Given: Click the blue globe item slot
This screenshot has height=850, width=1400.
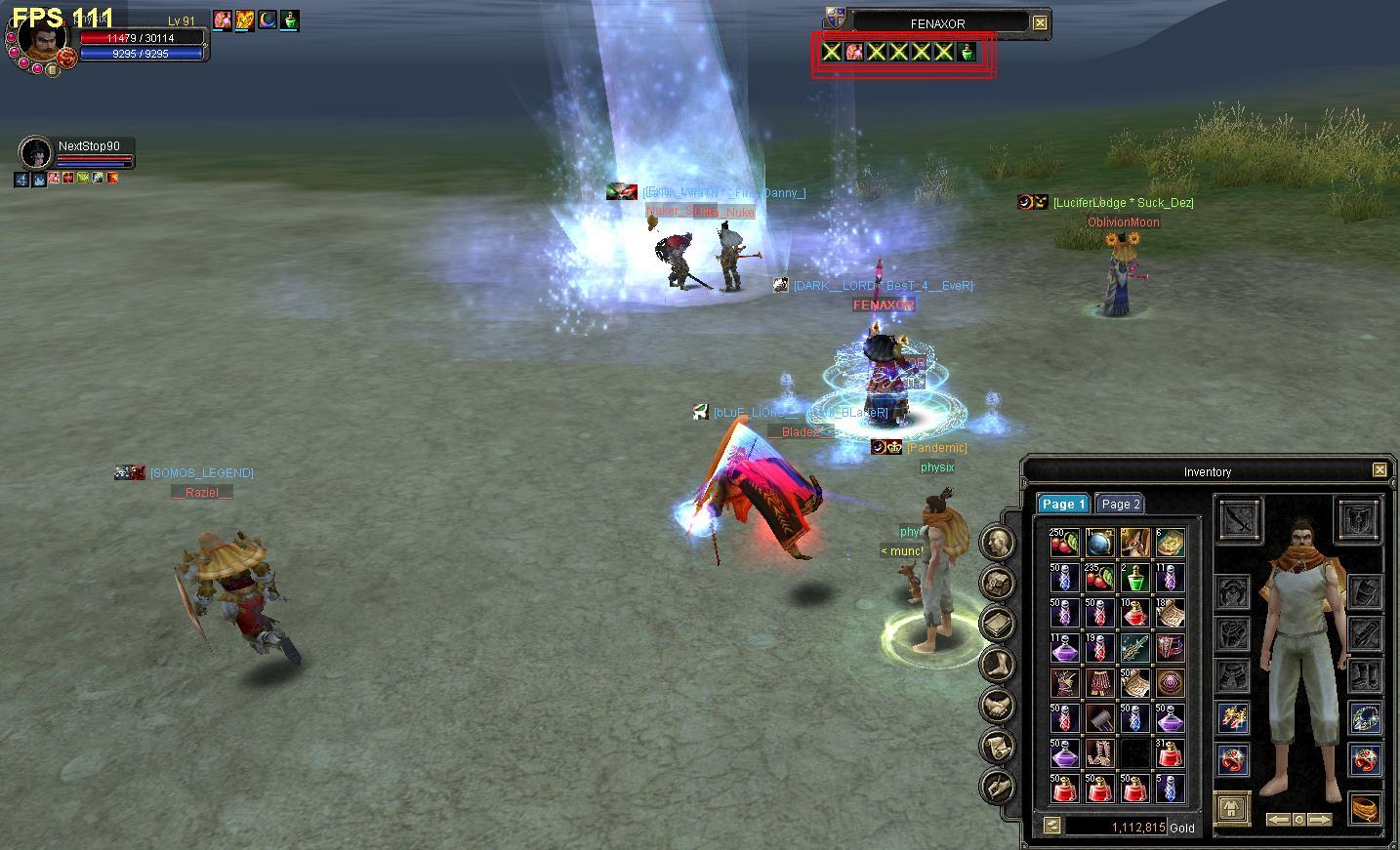Looking at the screenshot, I should [x=1098, y=543].
